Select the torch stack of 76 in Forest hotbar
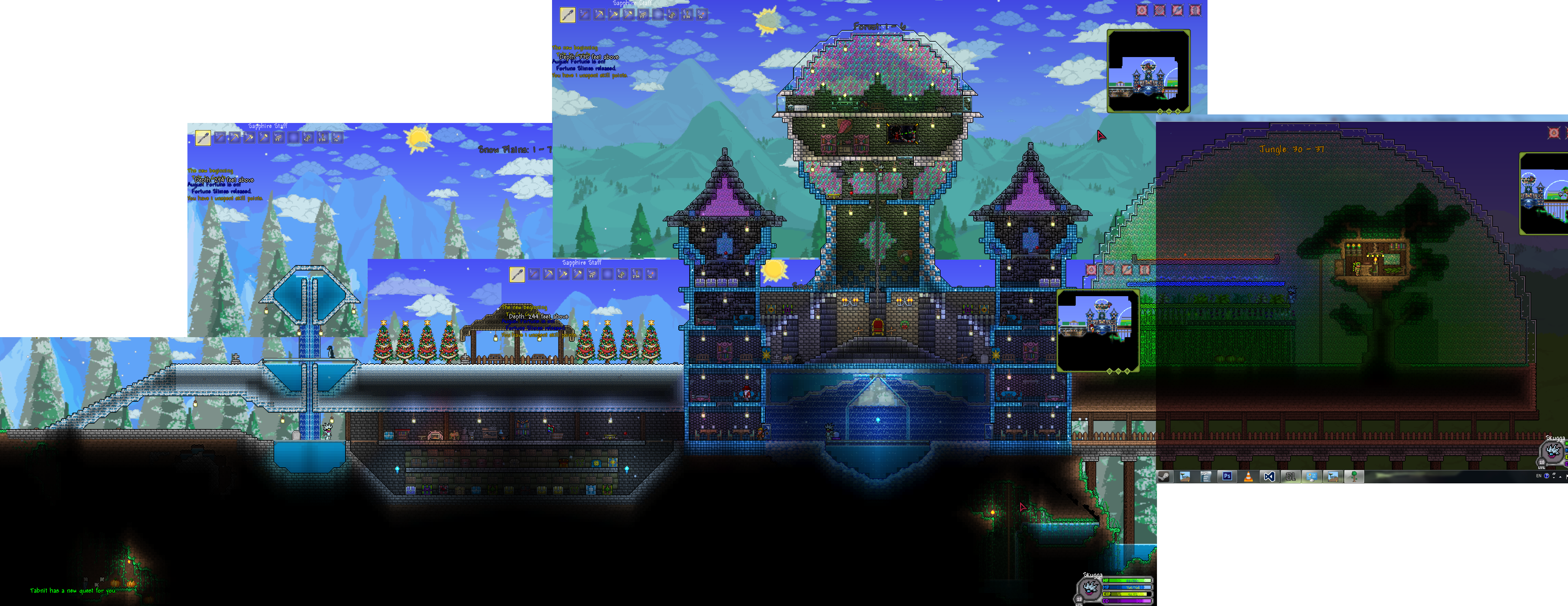1568x606 pixels. click(x=703, y=15)
